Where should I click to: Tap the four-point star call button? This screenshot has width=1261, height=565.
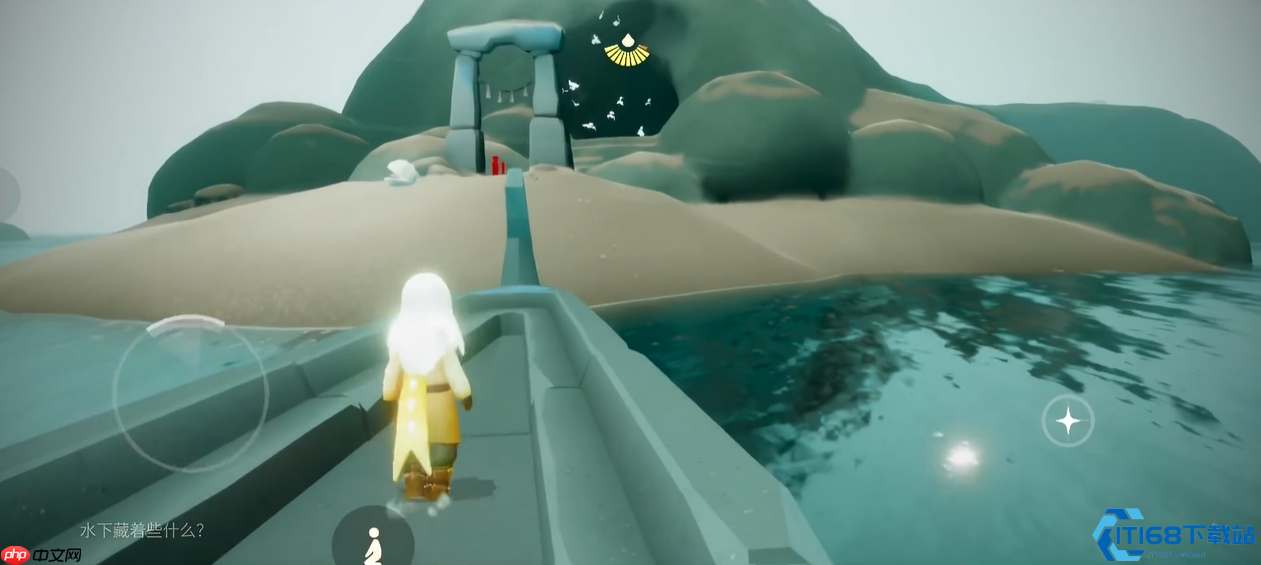click(x=1068, y=421)
